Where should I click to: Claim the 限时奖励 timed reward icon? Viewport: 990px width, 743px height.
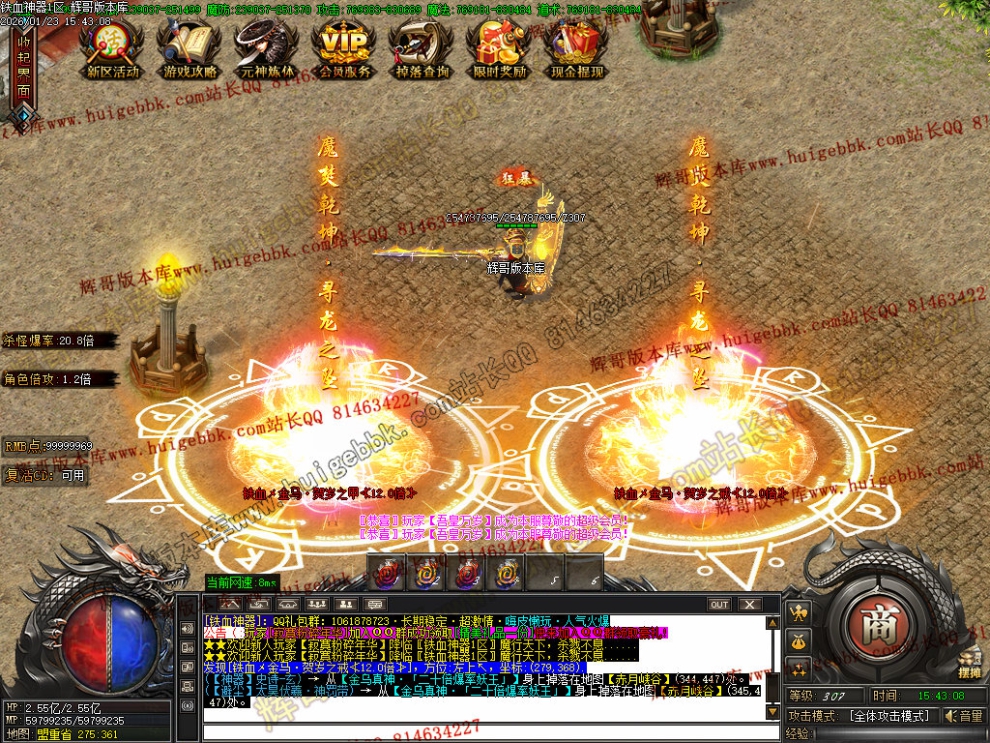coord(497,47)
